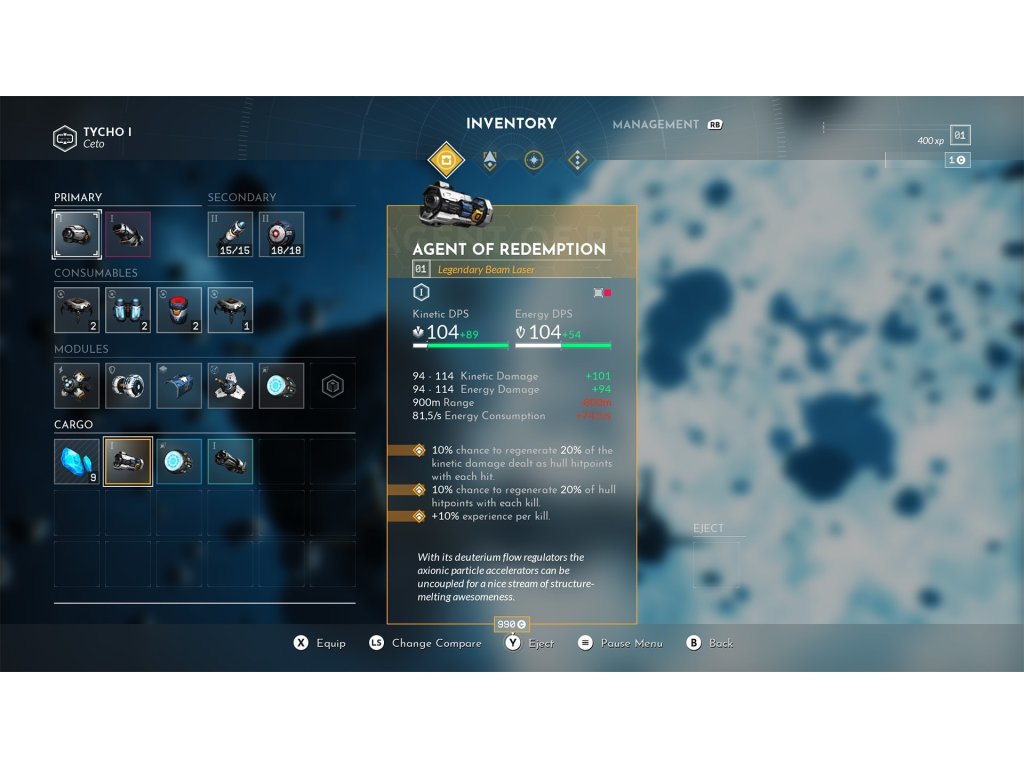Select the Agent of Redemption cargo slot

[128, 461]
